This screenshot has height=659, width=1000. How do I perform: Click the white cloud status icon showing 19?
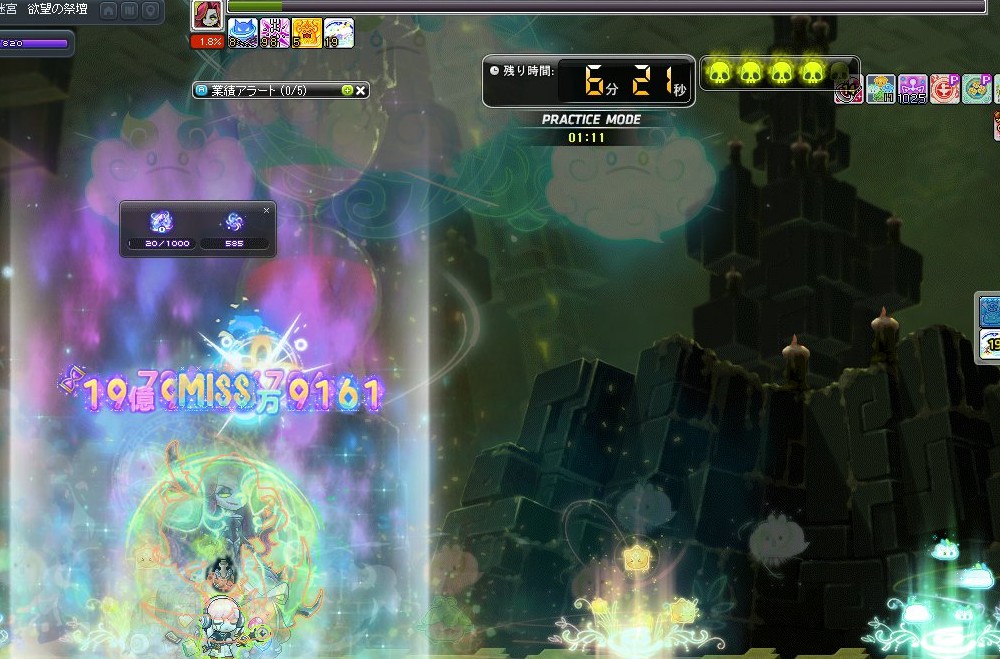click(339, 33)
